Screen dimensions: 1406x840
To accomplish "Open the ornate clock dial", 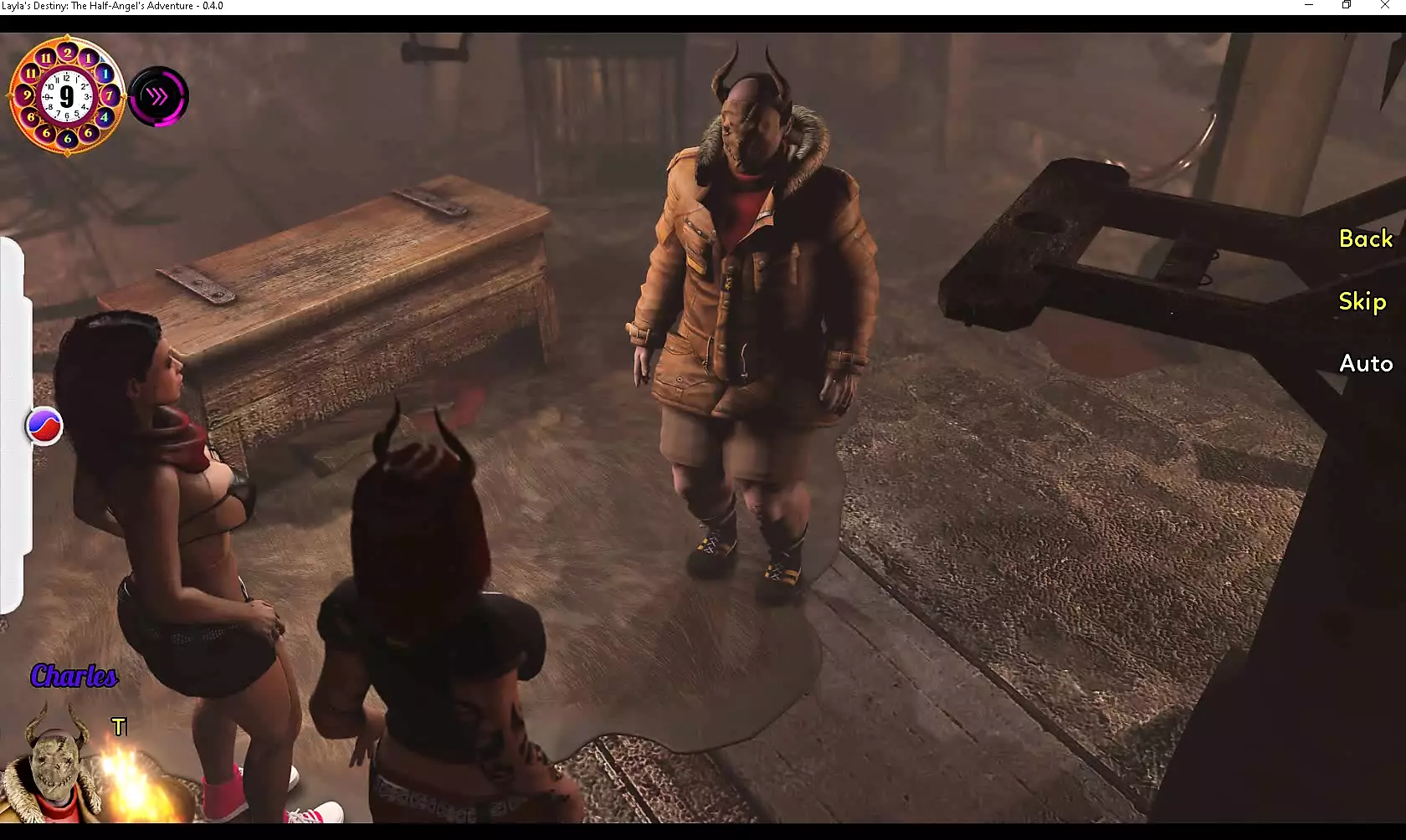I will (x=67, y=95).
